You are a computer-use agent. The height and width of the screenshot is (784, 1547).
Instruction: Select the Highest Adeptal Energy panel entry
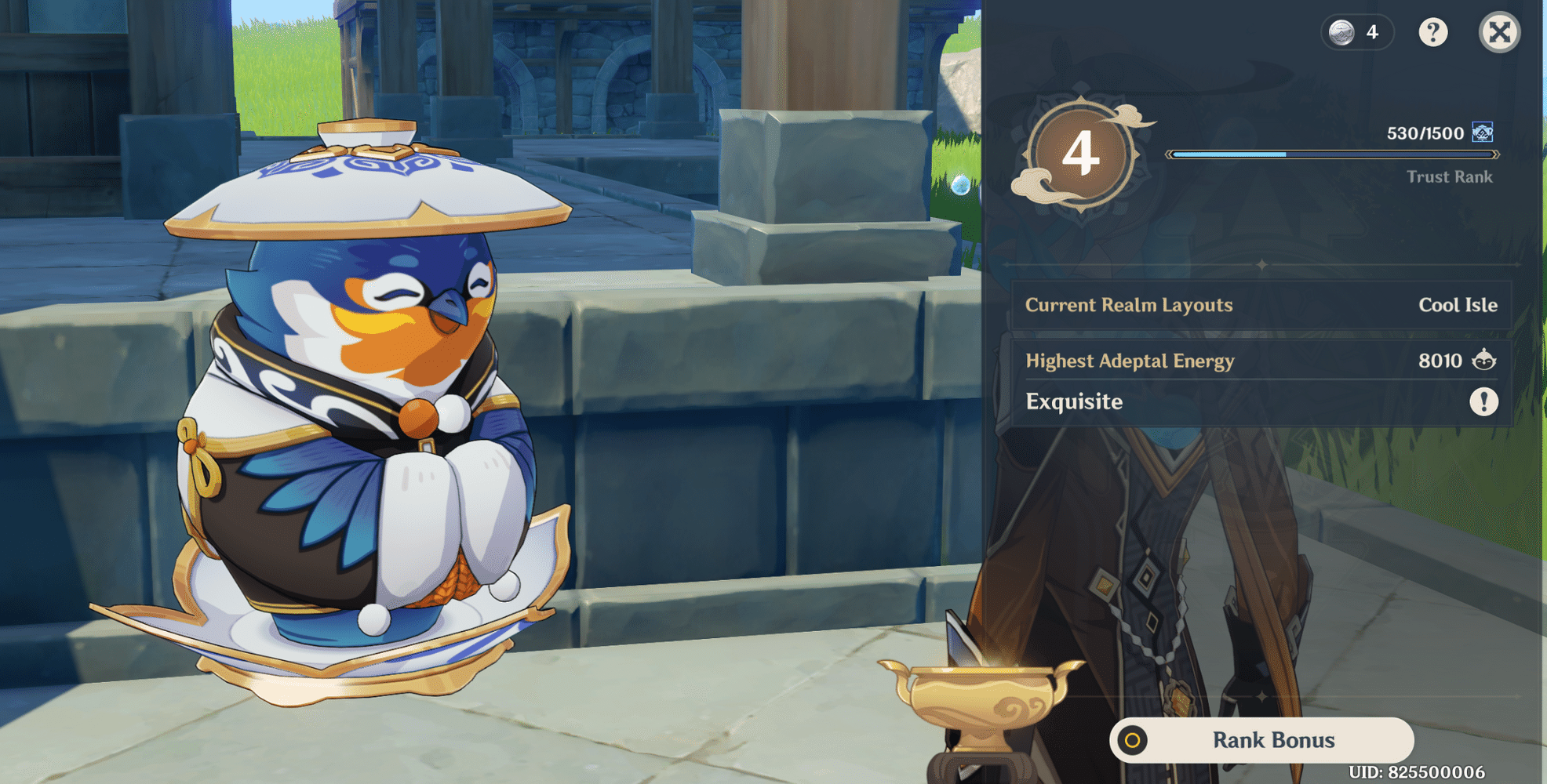1130,361
